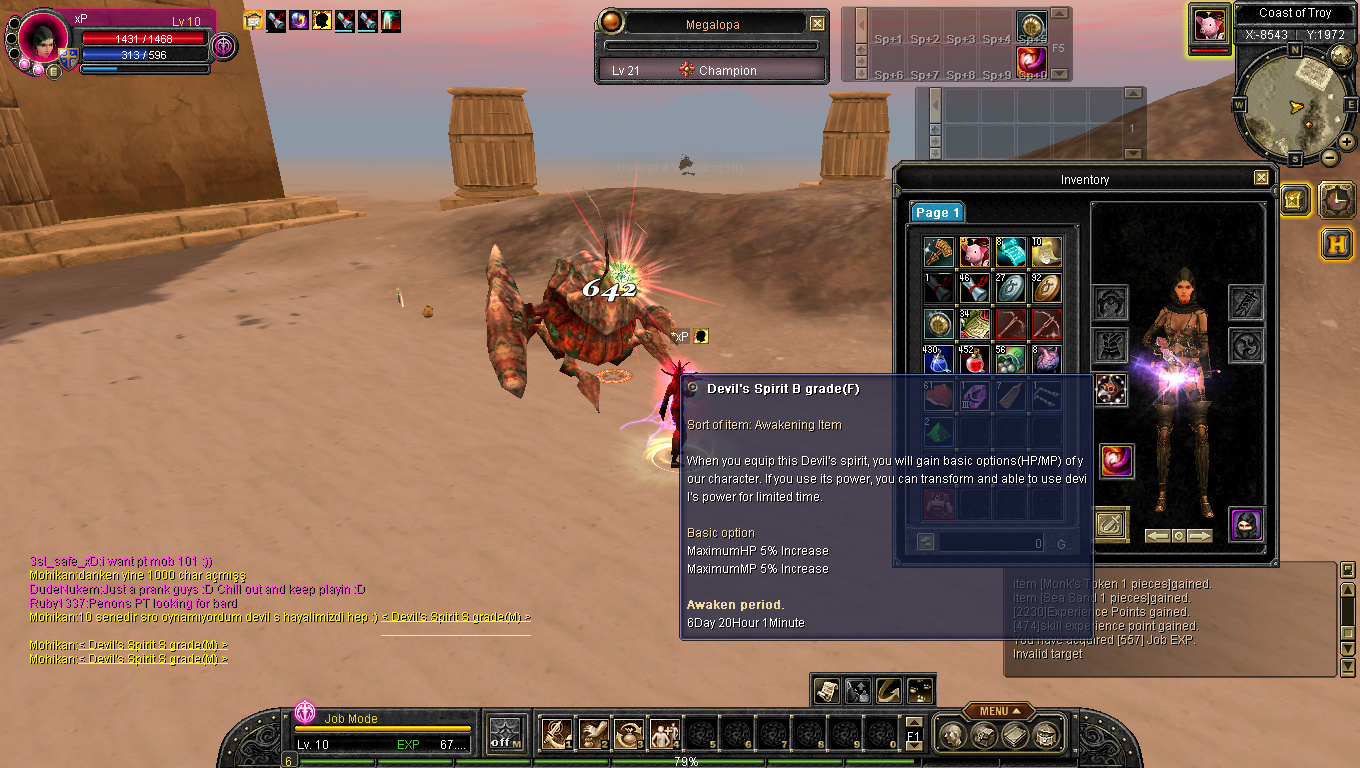
Task: Click the equipped Devil's Spirit slot
Action: [x=1117, y=461]
